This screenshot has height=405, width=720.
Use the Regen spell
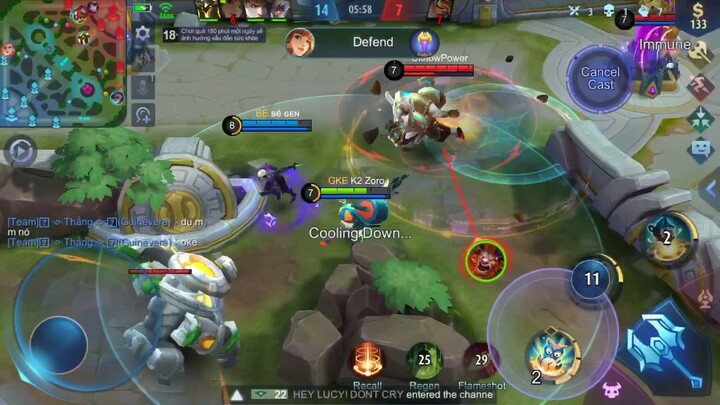point(424,360)
